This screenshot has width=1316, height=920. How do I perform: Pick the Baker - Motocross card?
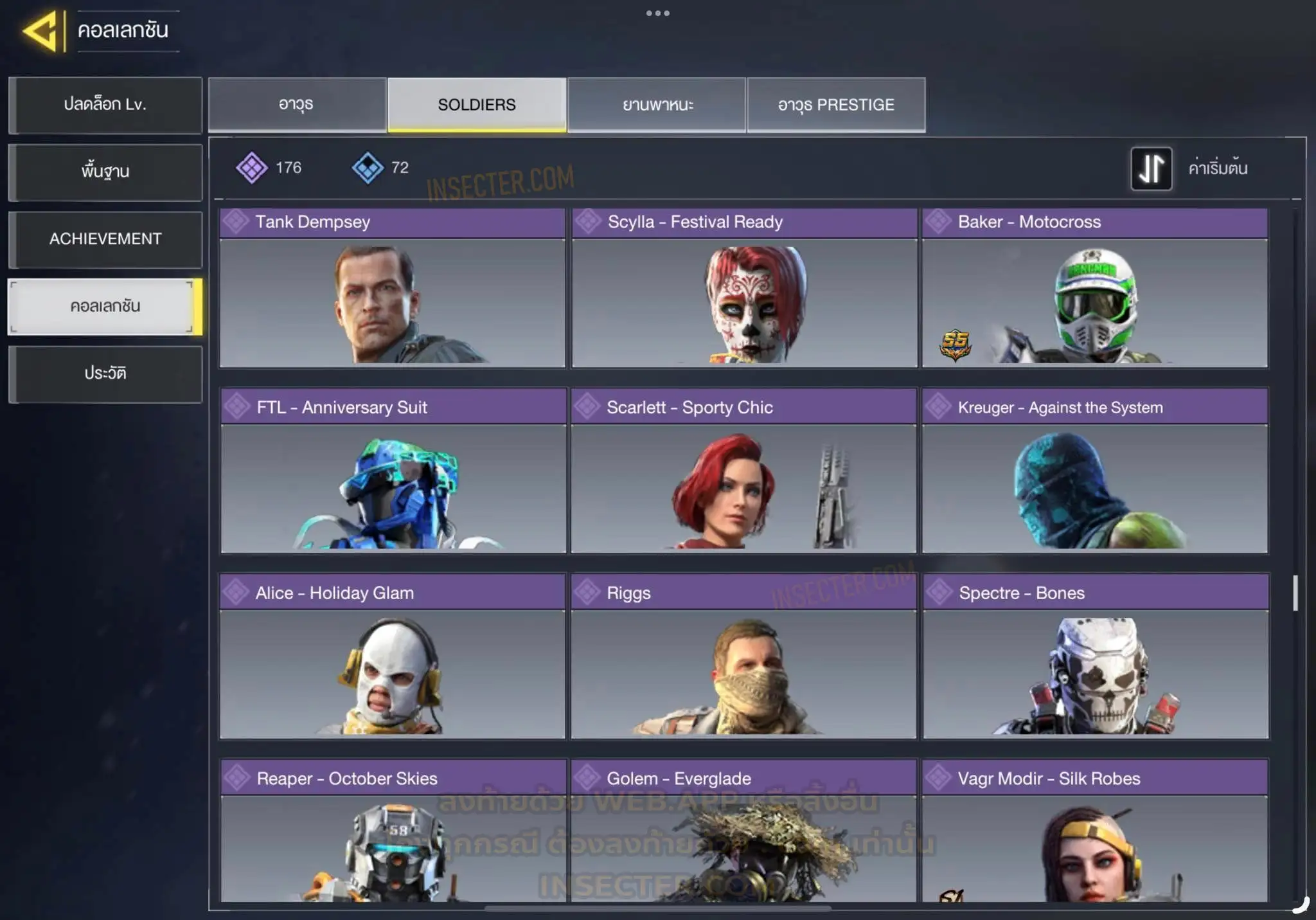point(1095,288)
